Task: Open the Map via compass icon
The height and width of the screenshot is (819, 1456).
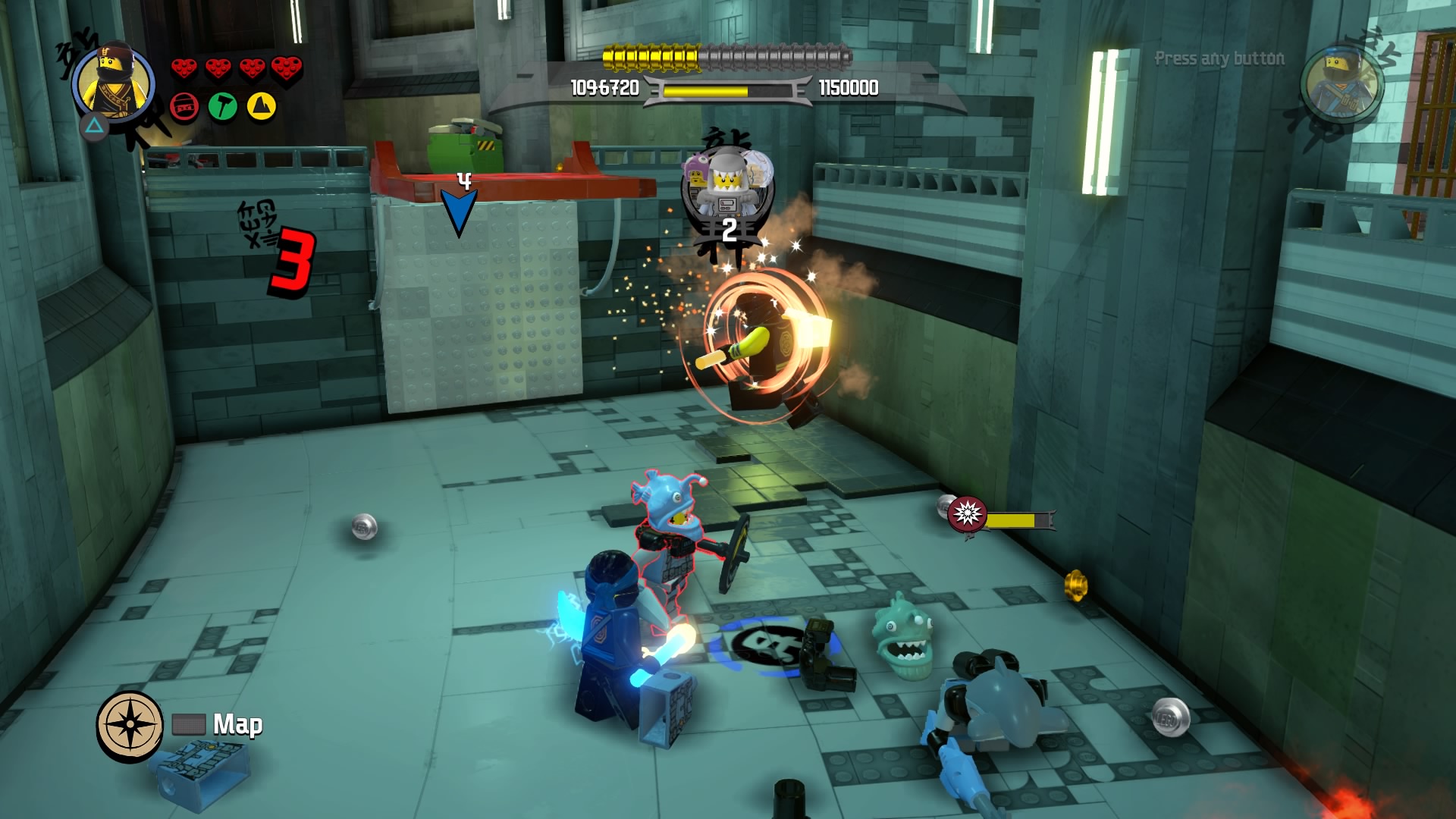Action: click(x=130, y=724)
